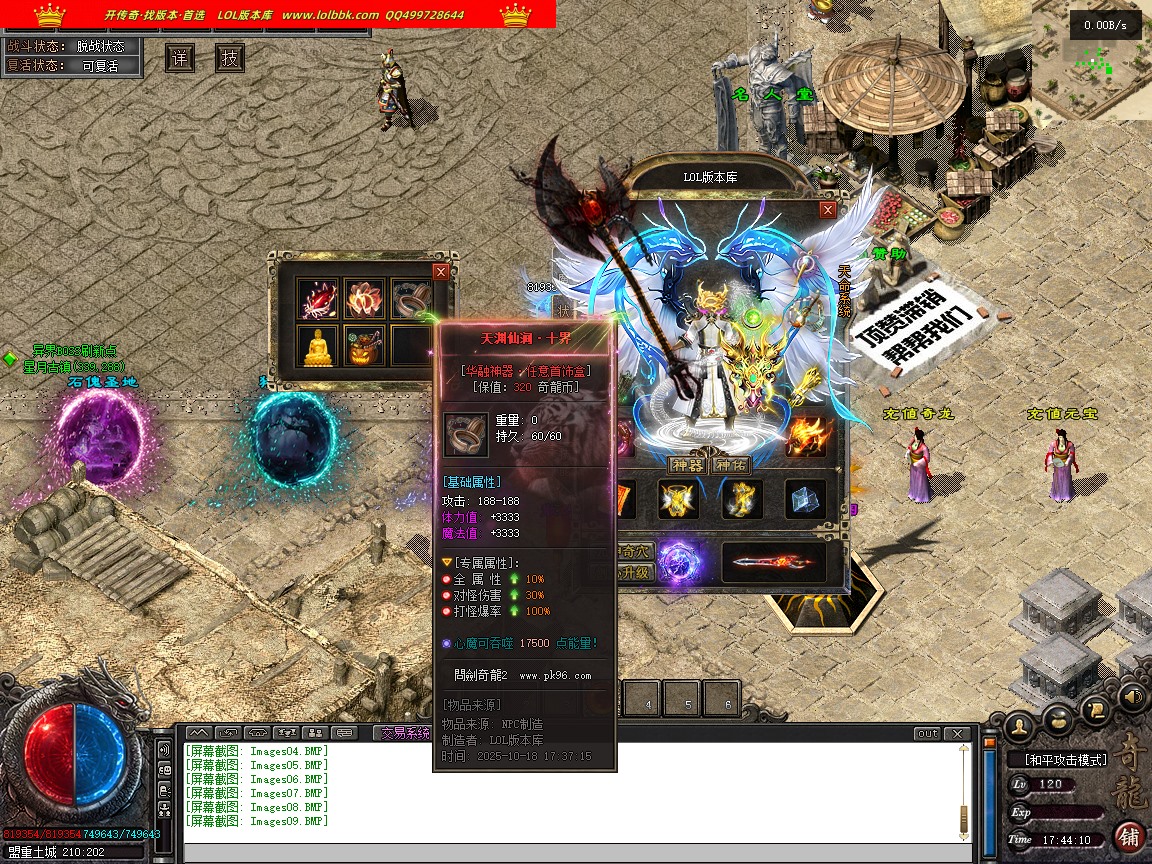Toggle the sound speaker icon
This screenshot has height=864, width=1152.
(1132, 696)
